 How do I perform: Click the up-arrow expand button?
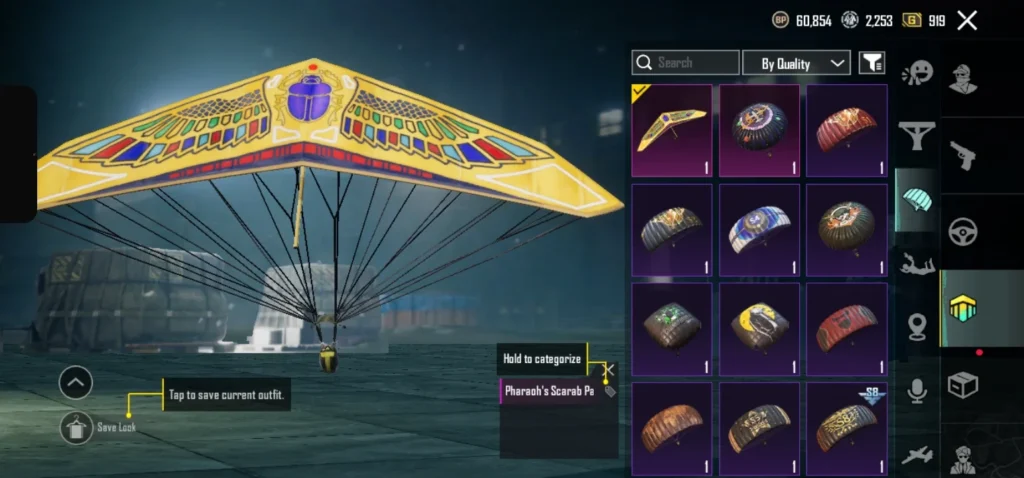(x=76, y=382)
